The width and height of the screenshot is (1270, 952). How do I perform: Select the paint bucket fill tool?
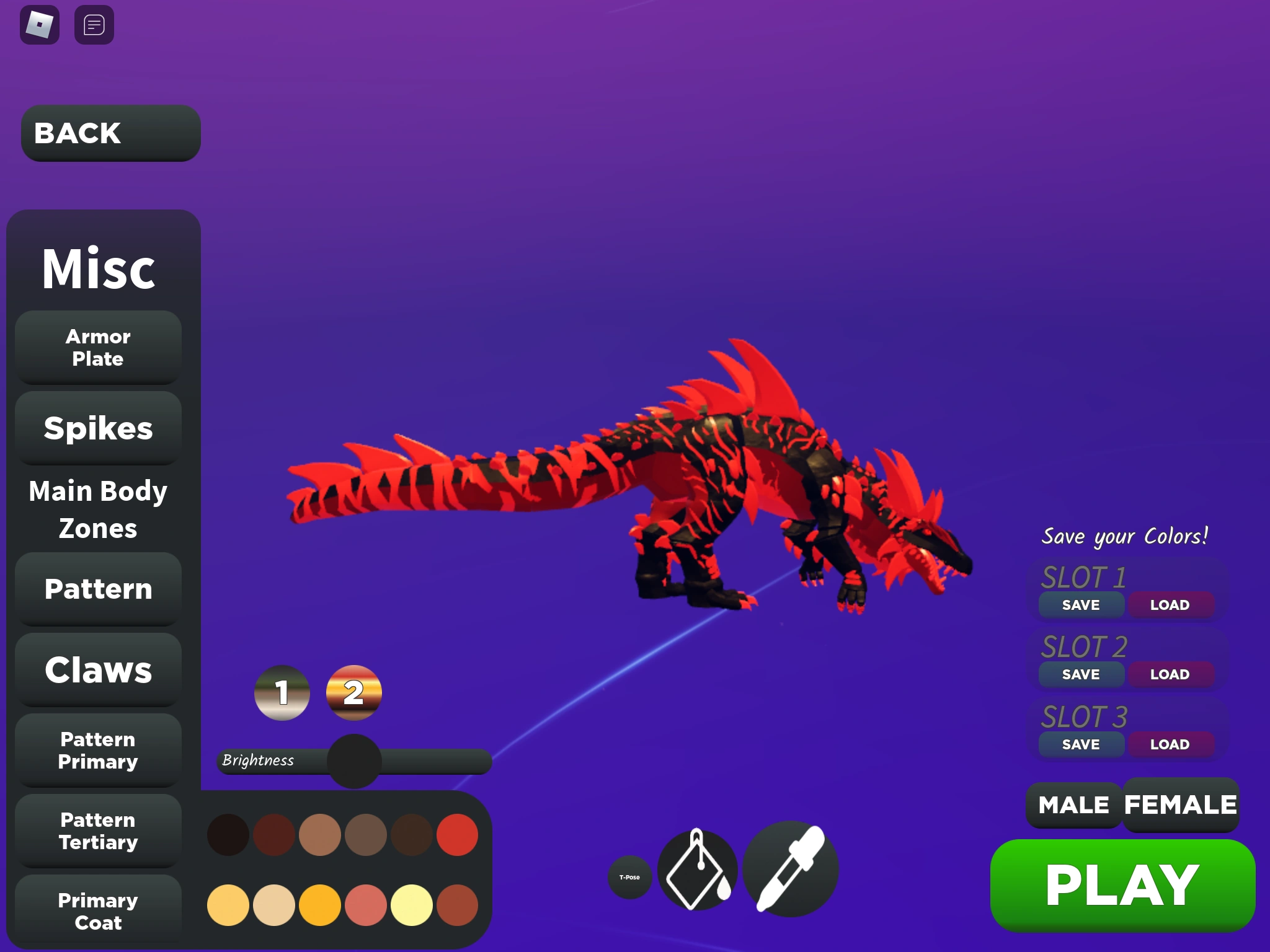coord(698,870)
